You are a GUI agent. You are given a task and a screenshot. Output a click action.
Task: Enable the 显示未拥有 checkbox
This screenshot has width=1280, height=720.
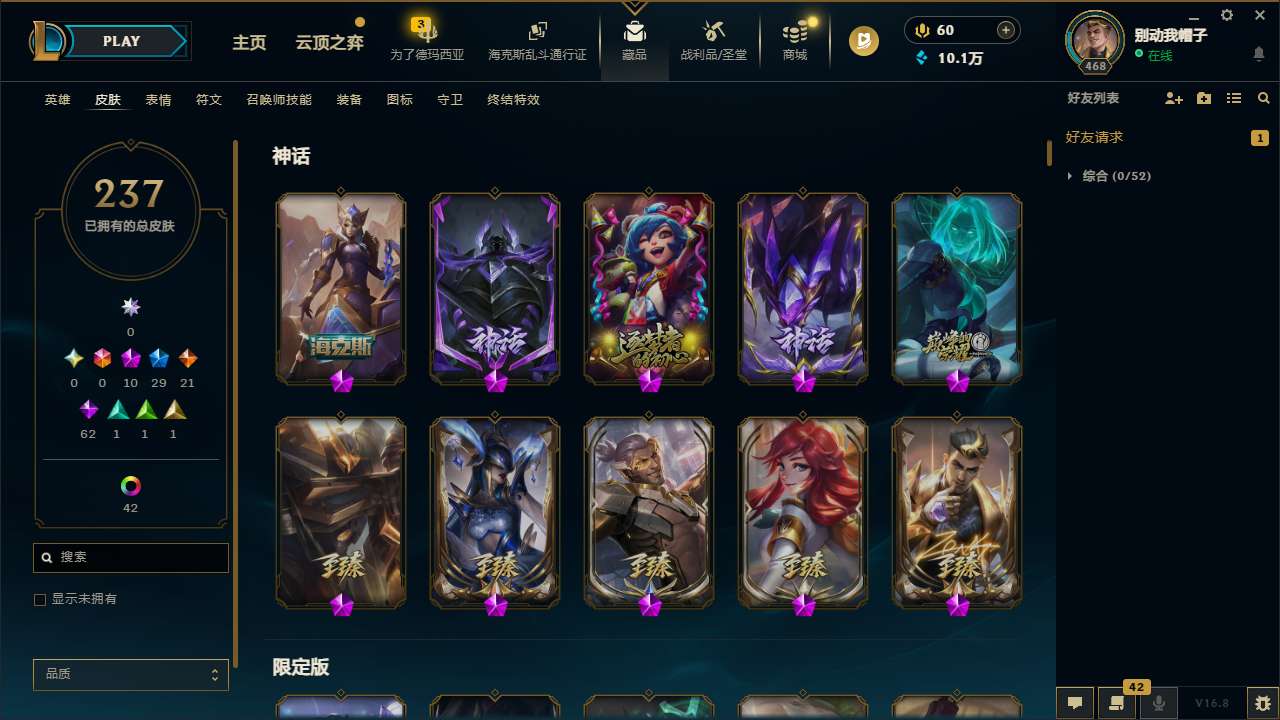click(x=40, y=599)
